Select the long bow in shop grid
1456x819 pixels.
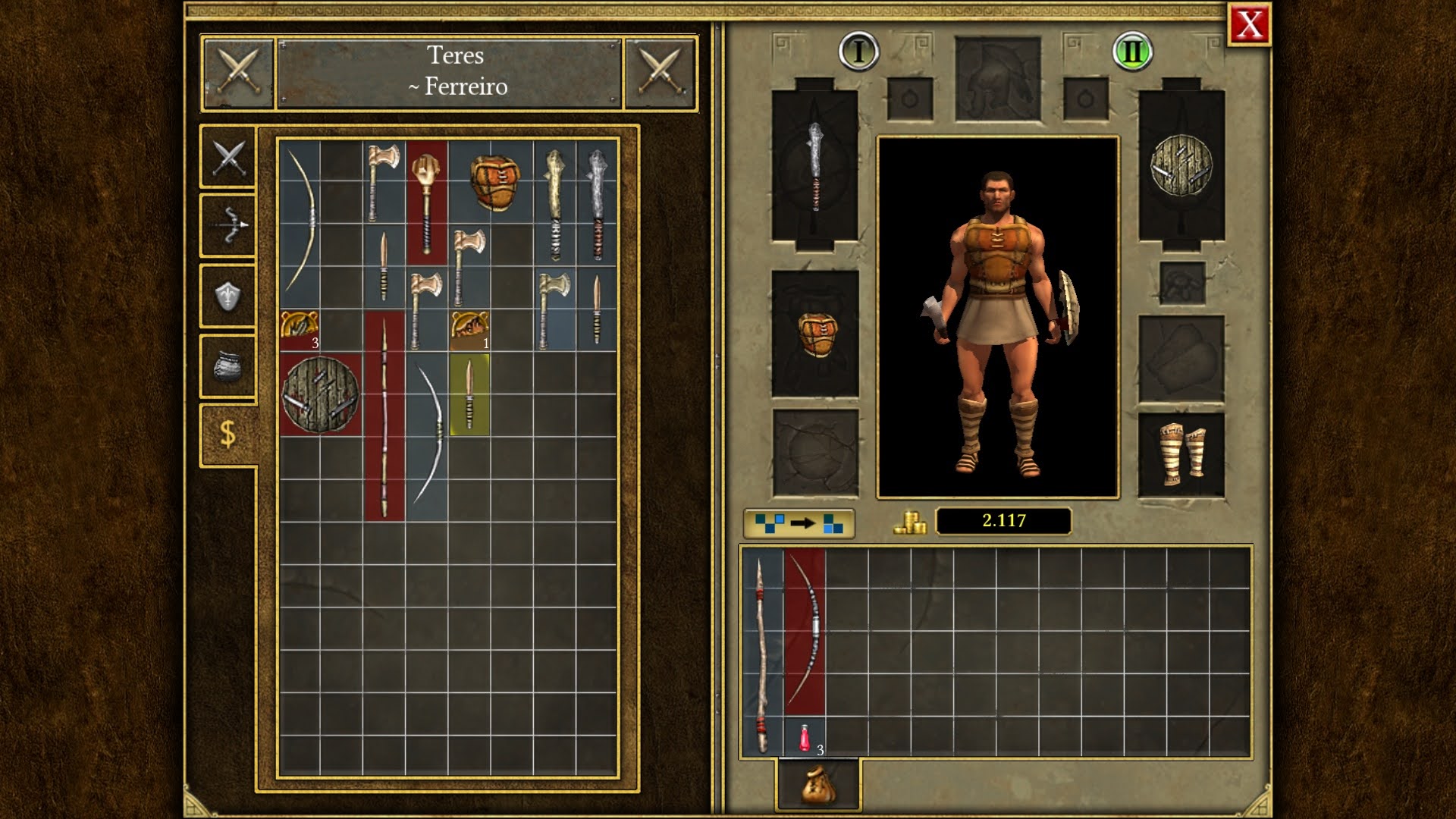coord(303,220)
